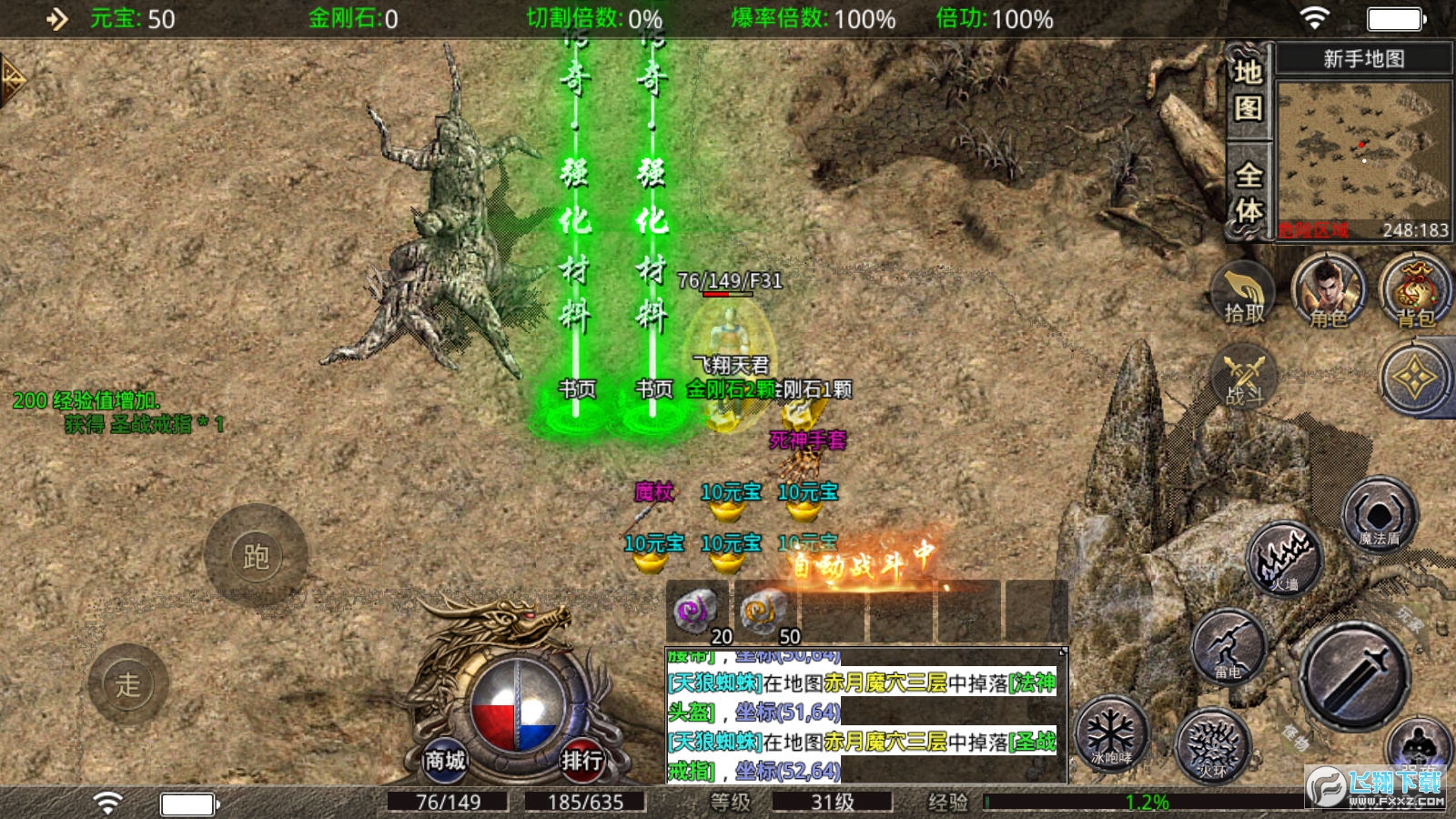The height and width of the screenshot is (819, 1456).
Task: Open the 排行 ranking list
Action: (581, 759)
